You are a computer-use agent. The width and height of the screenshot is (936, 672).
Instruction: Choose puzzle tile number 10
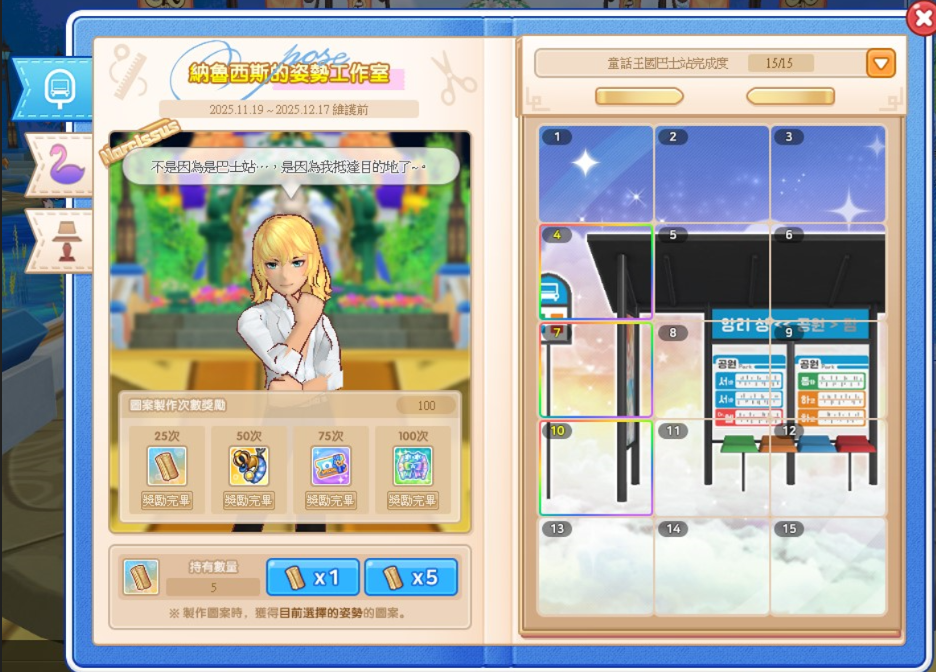(x=596, y=467)
